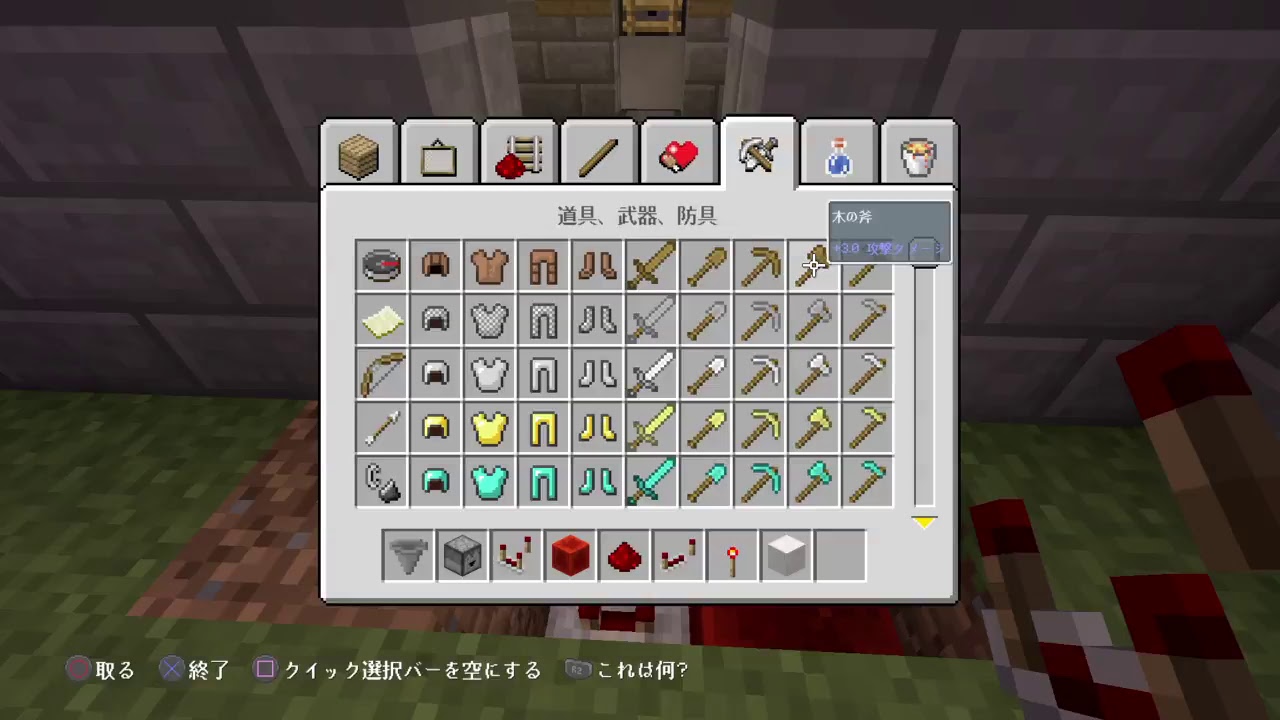Open the decorations tab with the painting icon
The image size is (1280, 720).
pyautogui.click(x=438, y=152)
